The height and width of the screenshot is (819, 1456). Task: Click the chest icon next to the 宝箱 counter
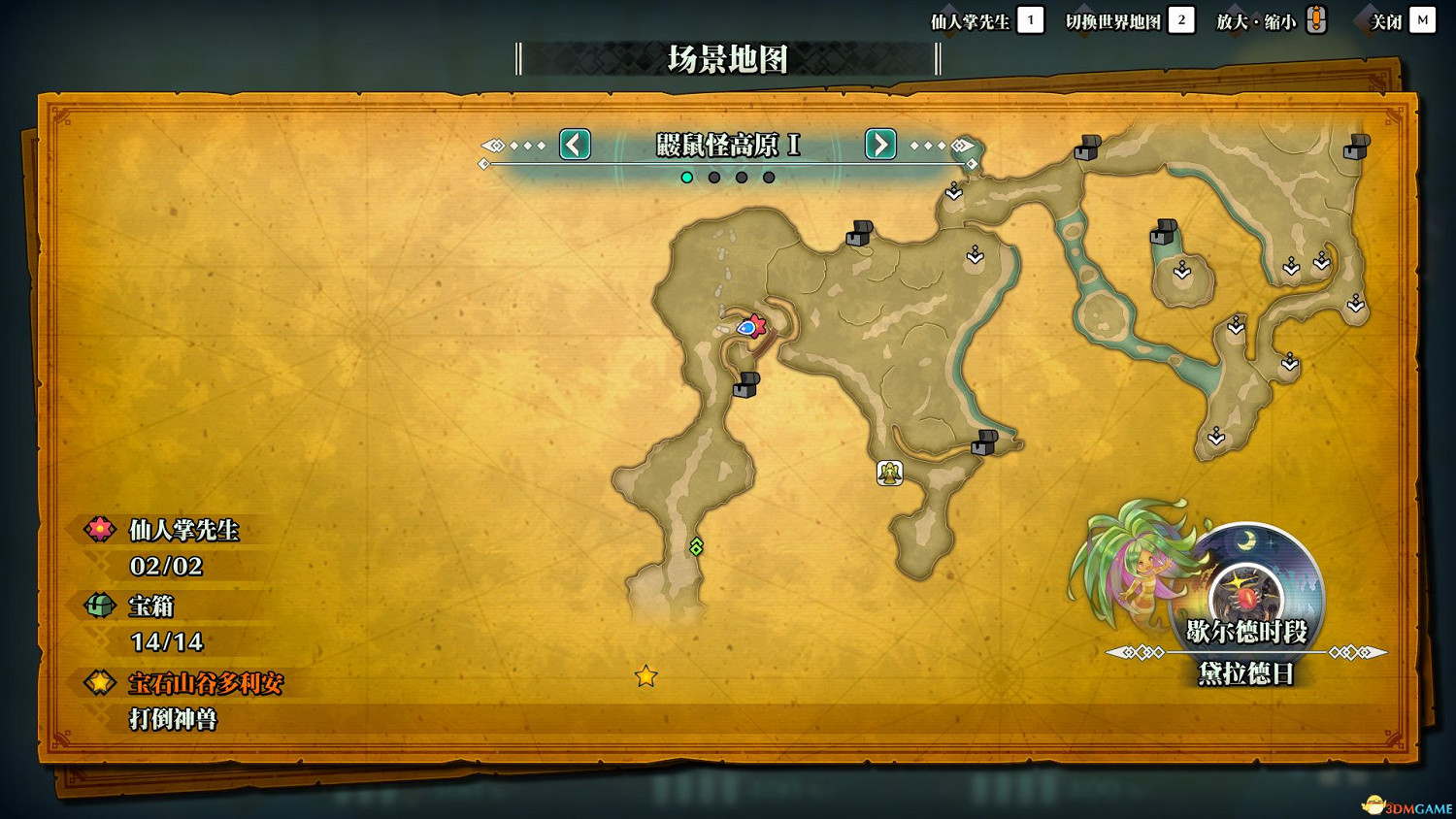[x=100, y=606]
